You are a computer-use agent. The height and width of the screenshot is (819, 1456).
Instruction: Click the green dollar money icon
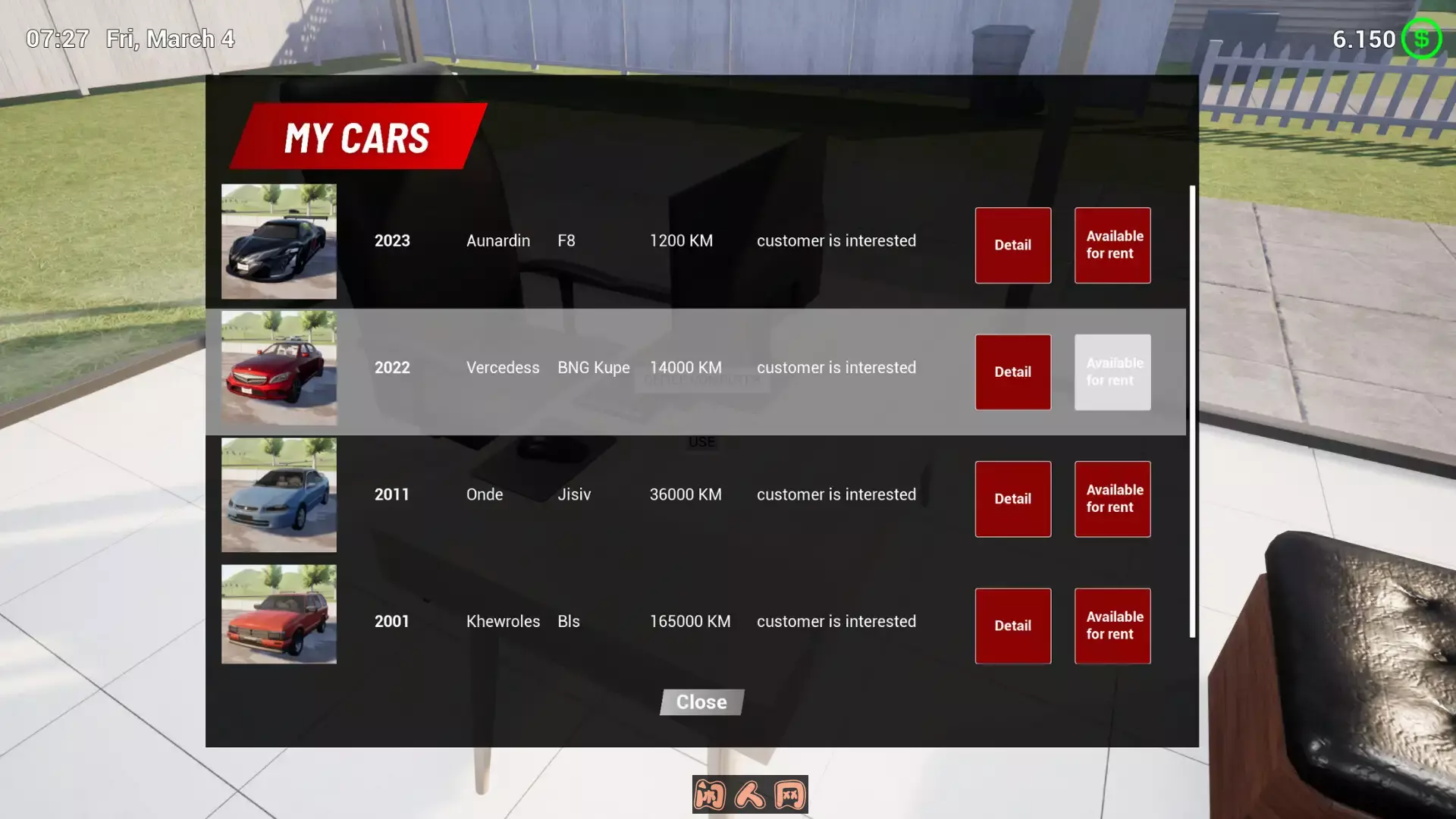[x=1421, y=39]
